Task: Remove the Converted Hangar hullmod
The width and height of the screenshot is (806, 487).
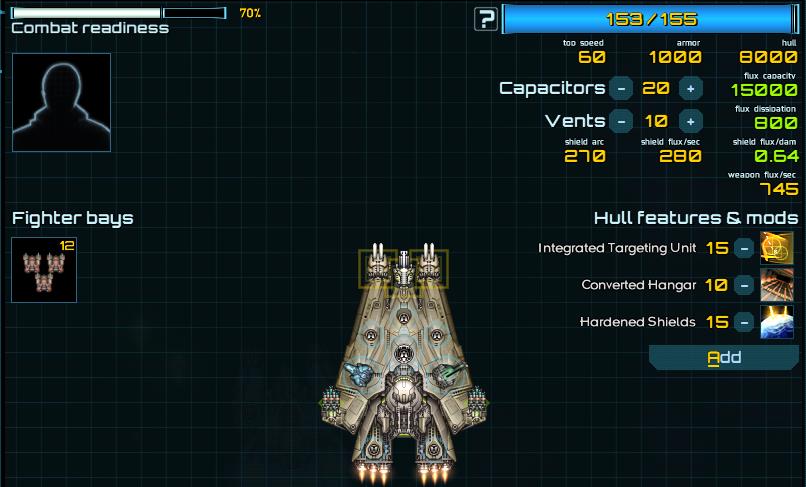Action: click(x=744, y=285)
